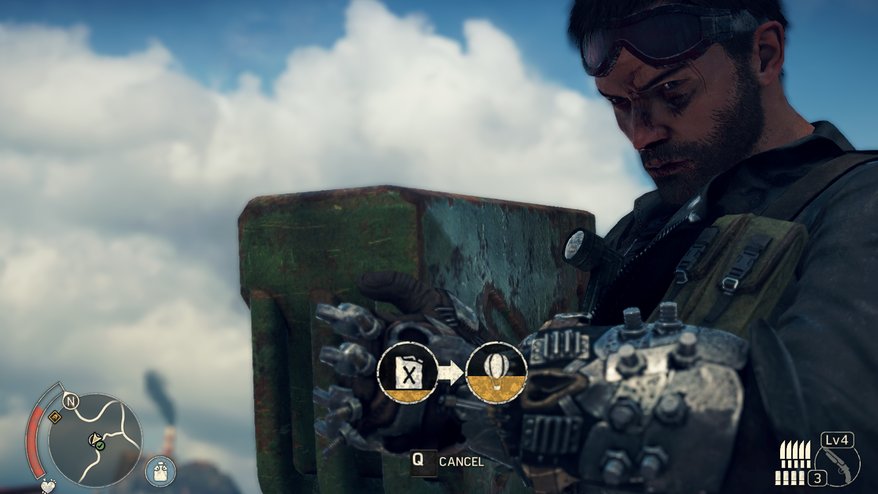Screen dimensions: 878x494
Task: Choose the hot air balloon icon
Action: pyautogui.click(x=496, y=373)
